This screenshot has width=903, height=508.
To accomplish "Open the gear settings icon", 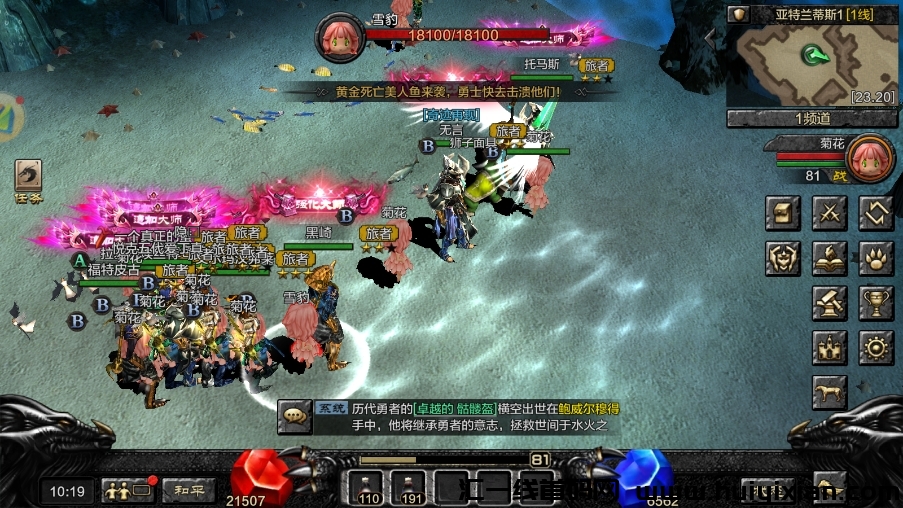I will [877, 348].
